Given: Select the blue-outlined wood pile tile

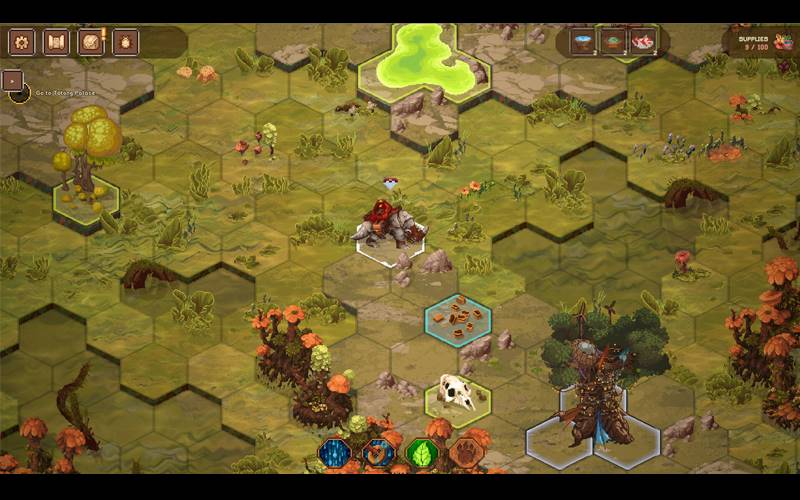Looking at the screenshot, I should coord(458,319).
